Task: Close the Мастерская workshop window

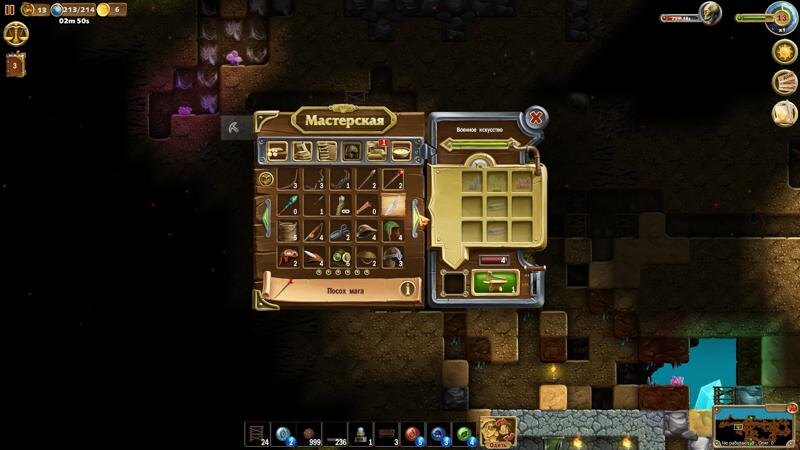Action: [536, 118]
